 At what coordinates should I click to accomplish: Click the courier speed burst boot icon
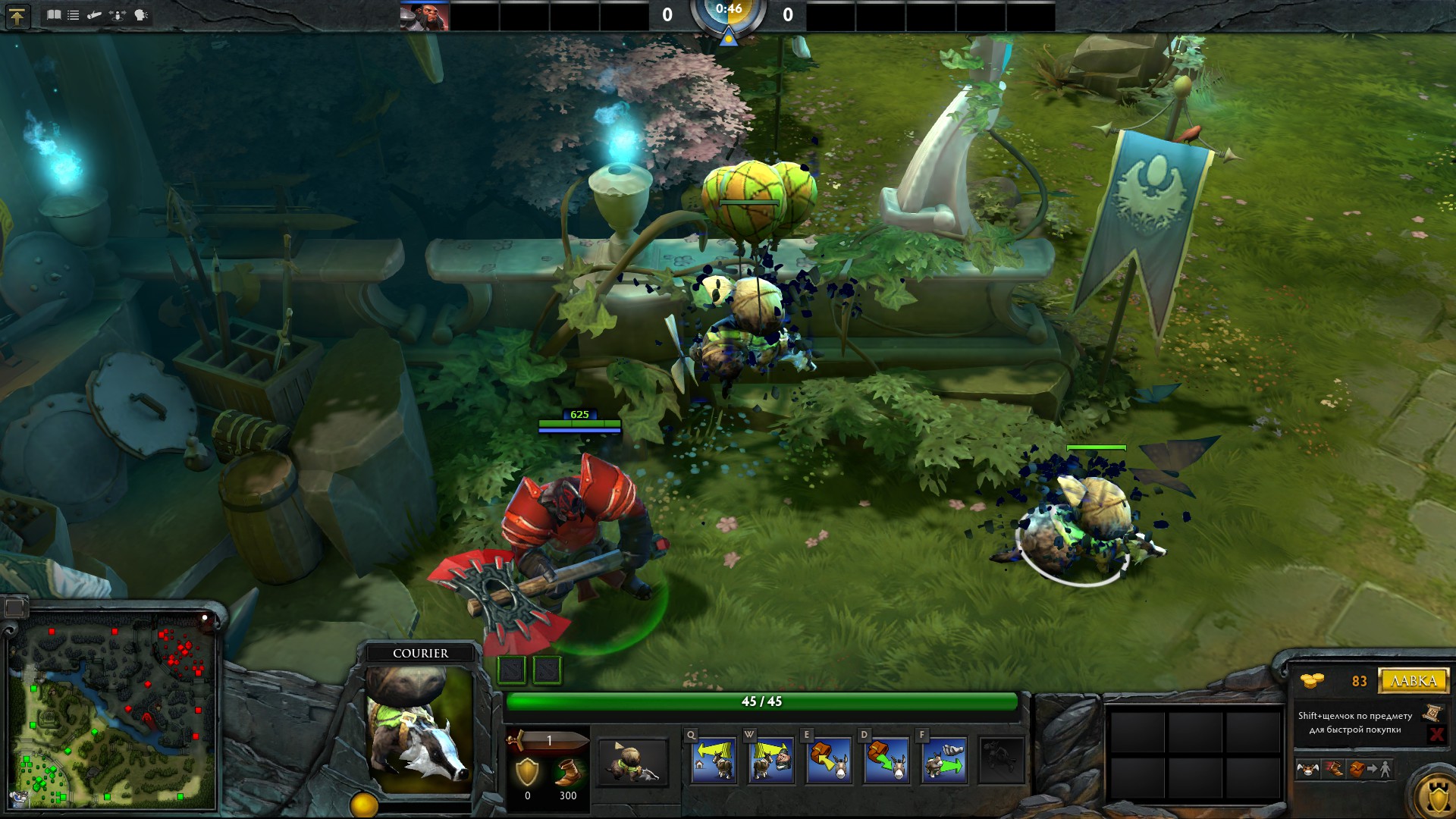(1333, 769)
